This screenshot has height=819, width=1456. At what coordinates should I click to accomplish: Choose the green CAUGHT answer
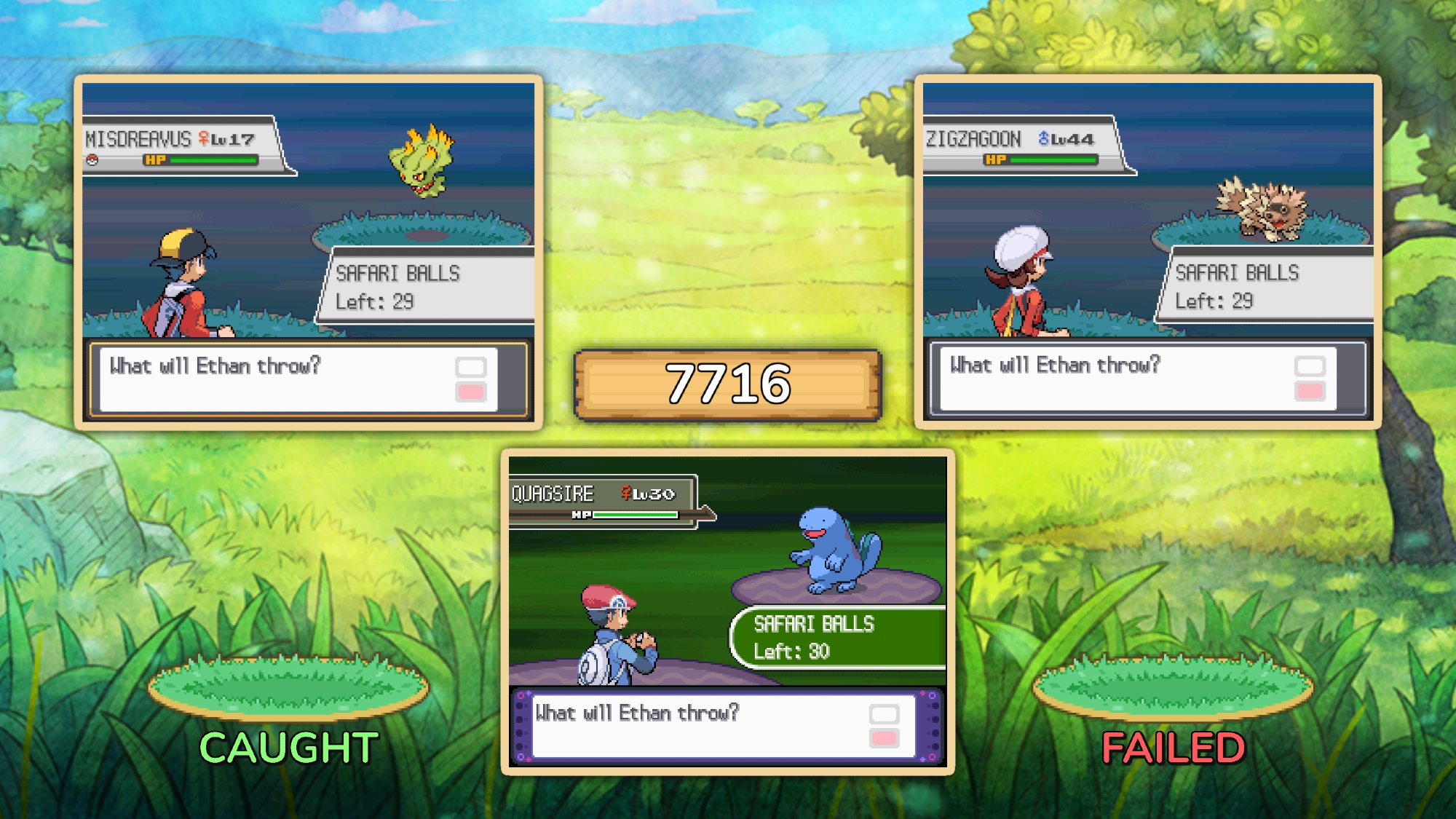288,747
